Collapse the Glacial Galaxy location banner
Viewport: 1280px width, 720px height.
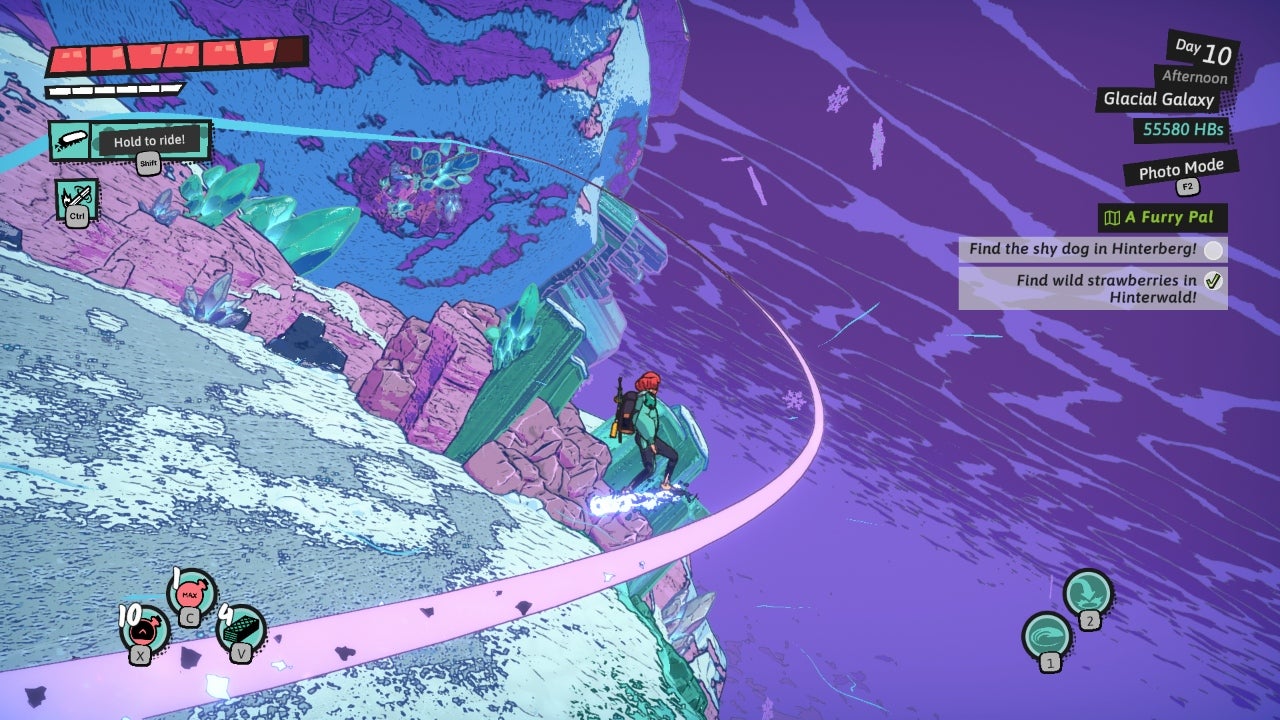(1158, 100)
